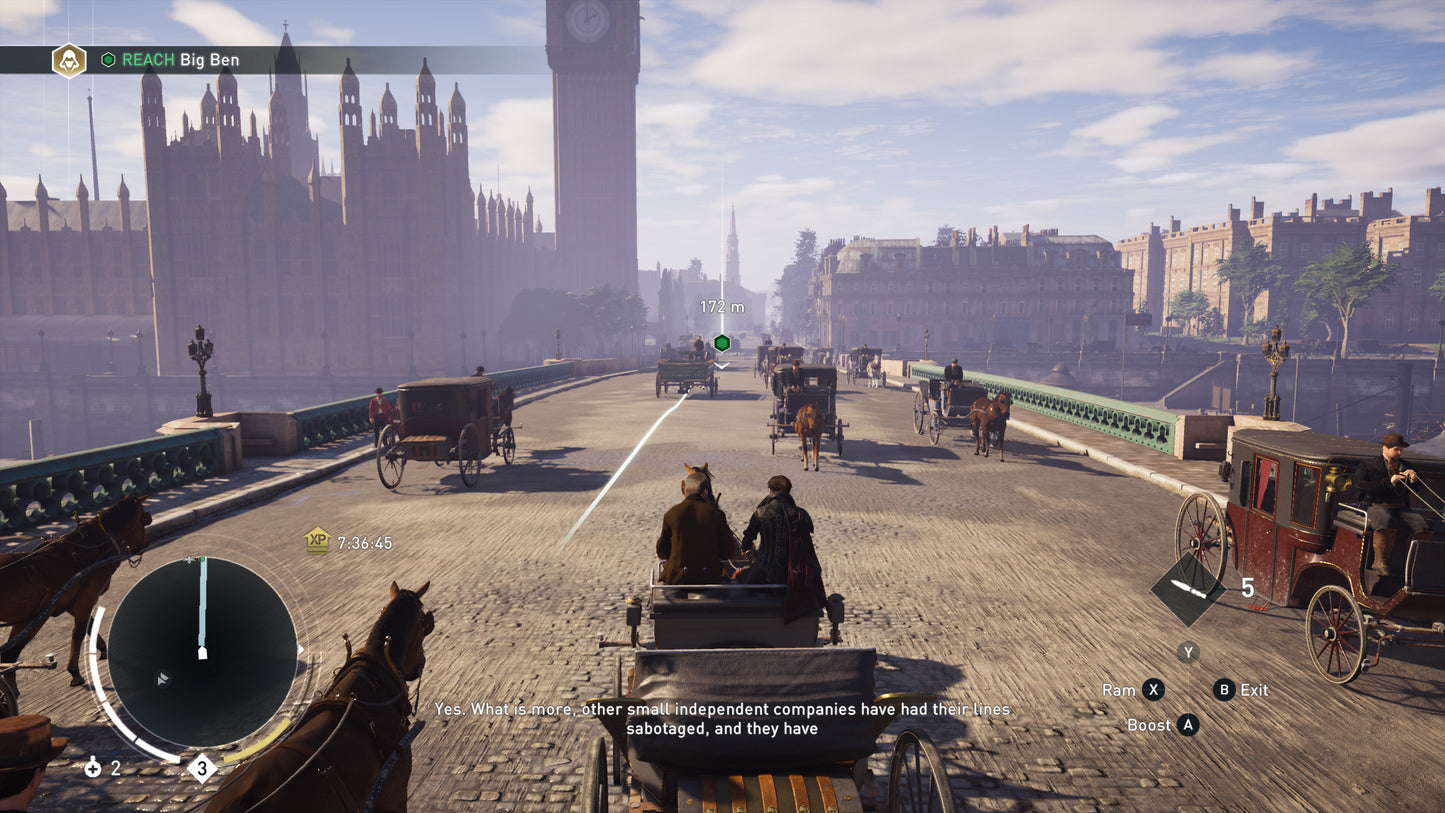
Task: Expand the white chevron on the minimap's right edge
Action: [300, 648]
